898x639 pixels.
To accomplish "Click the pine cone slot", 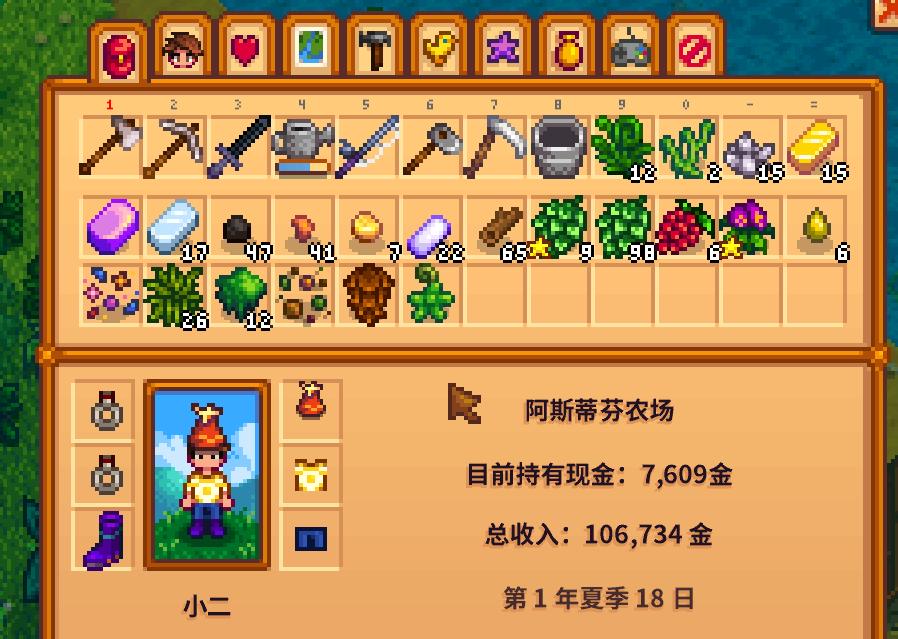I will click(366, 294).
